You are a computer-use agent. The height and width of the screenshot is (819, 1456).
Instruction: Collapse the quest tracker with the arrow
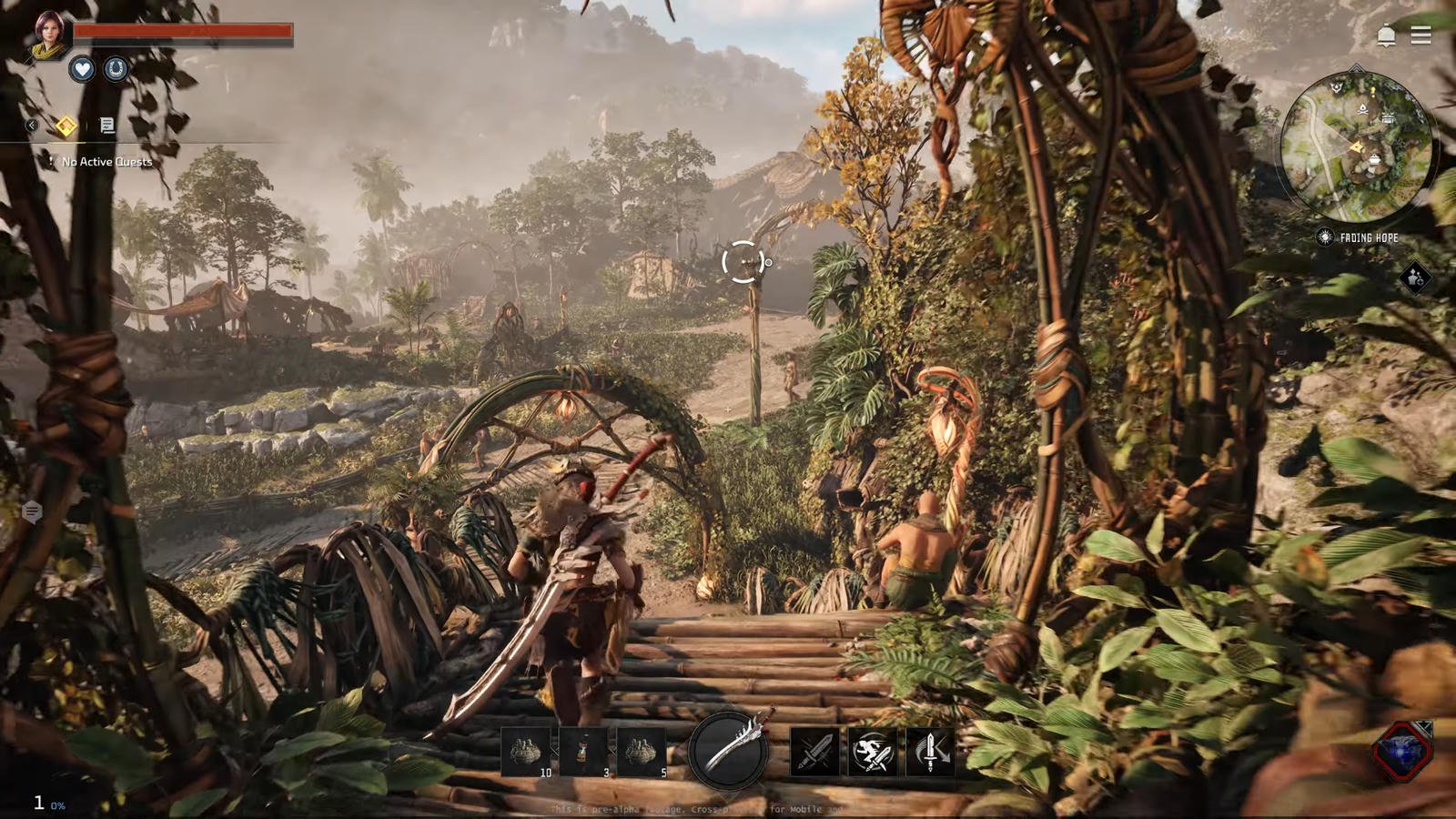coord(32,126)
